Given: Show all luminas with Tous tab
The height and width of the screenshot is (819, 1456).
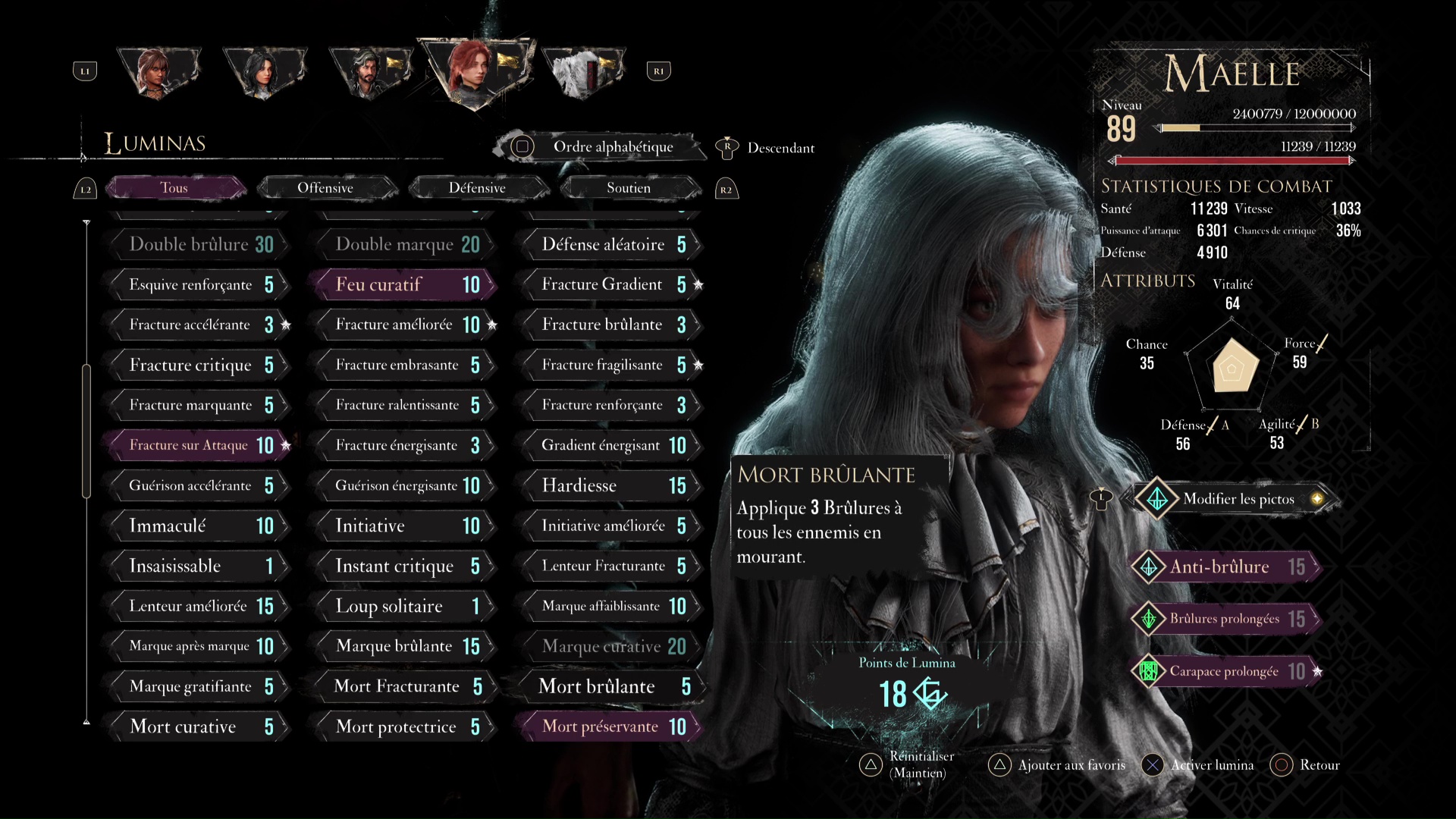Looking at the screenshot, I should [x=174, y=188].
